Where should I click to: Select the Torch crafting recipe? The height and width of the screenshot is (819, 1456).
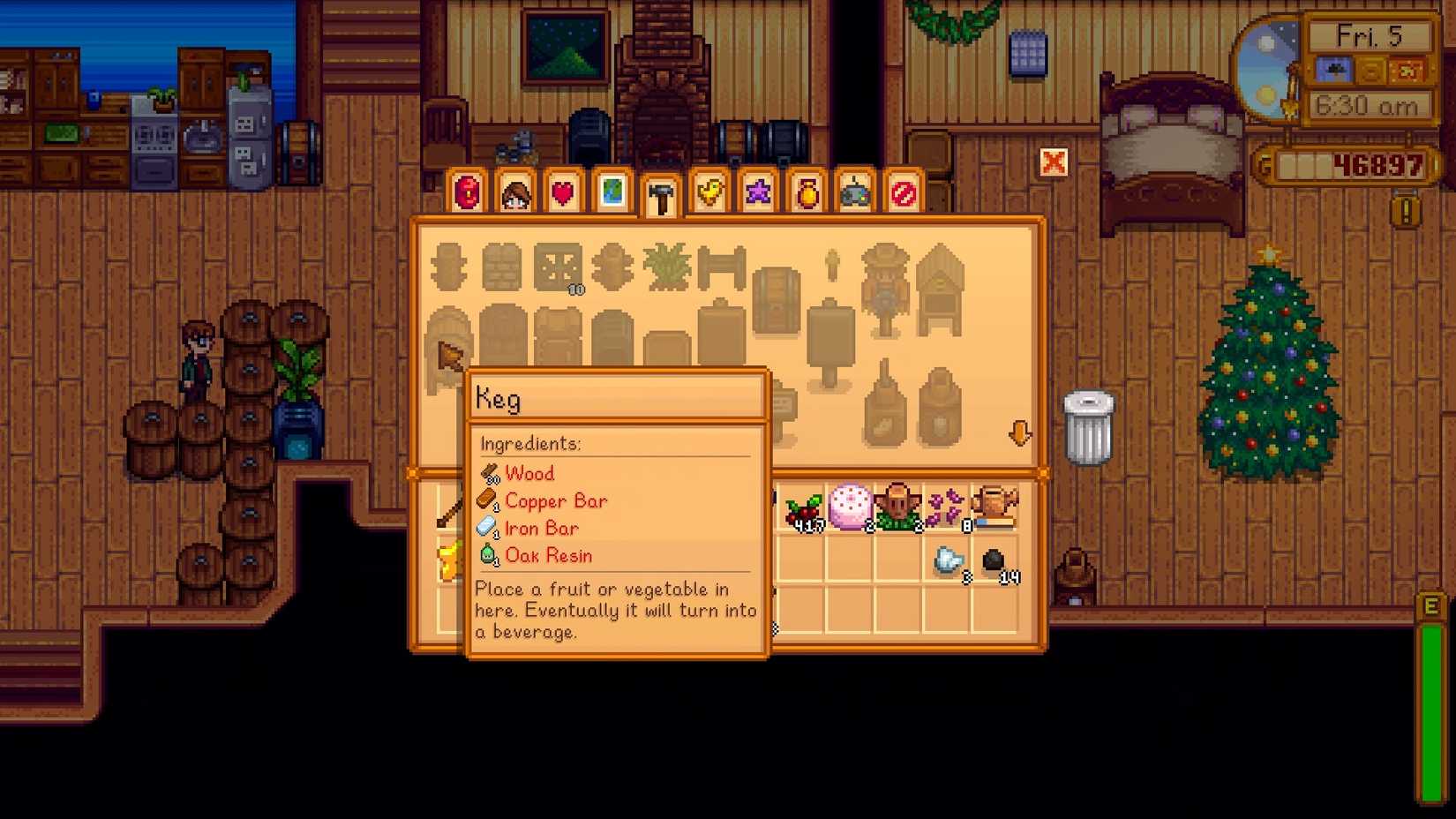click(832, 267)
